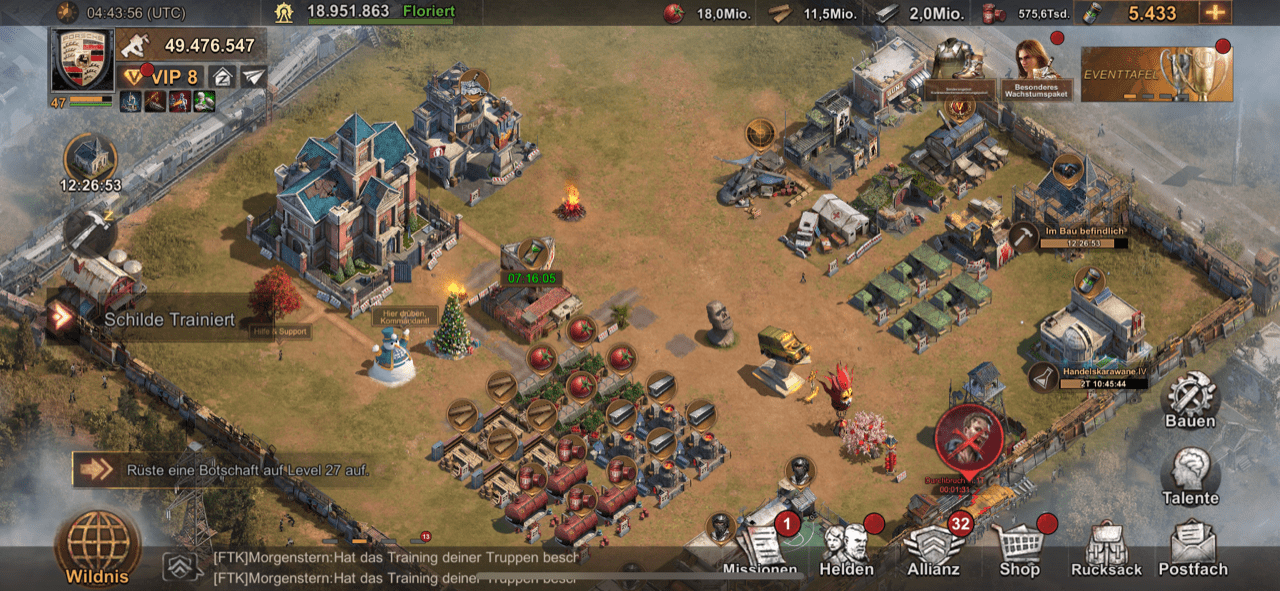Open the Talente menu

[1190, 476]
